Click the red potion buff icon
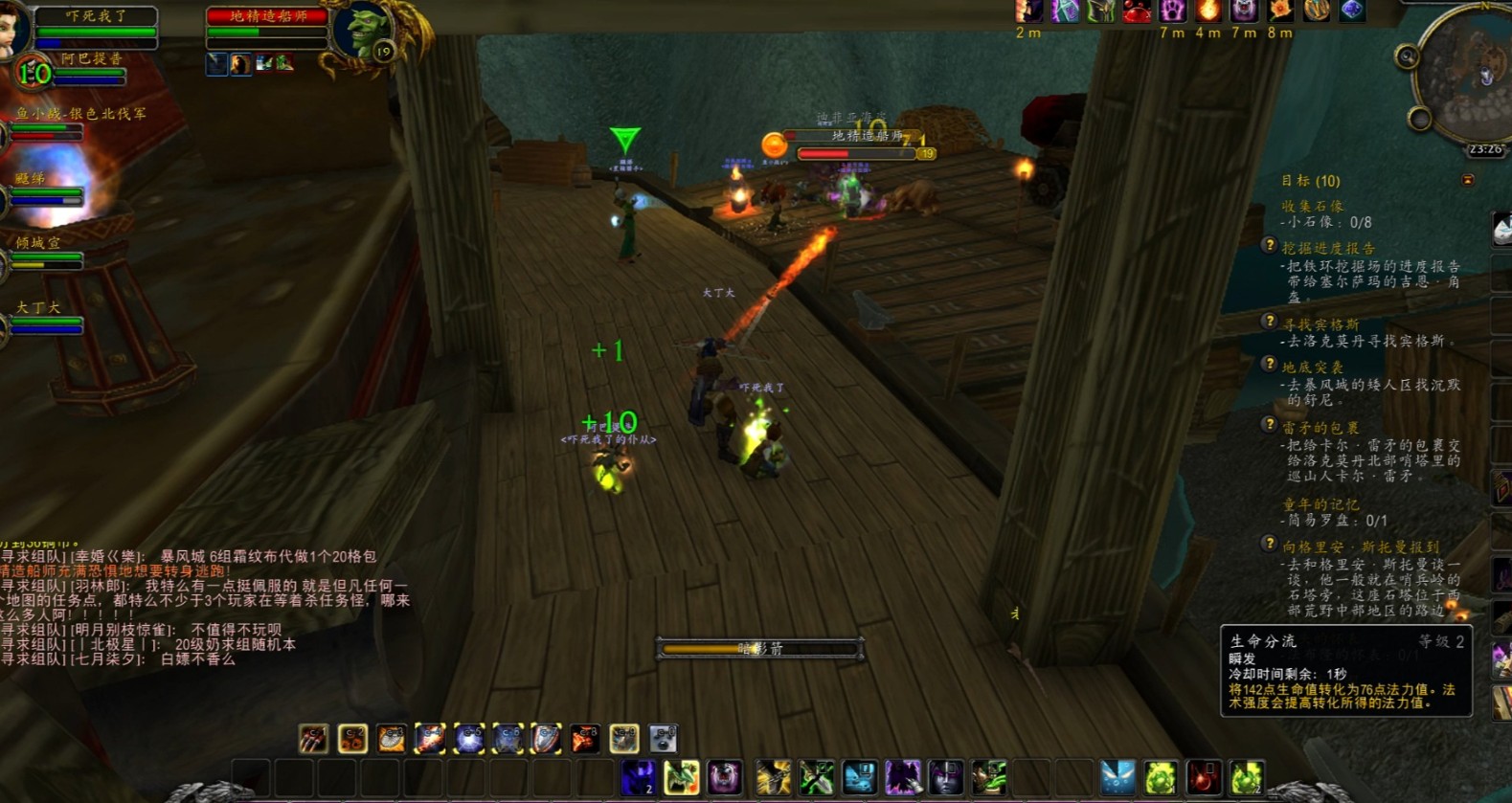 tap(1137, 11)
